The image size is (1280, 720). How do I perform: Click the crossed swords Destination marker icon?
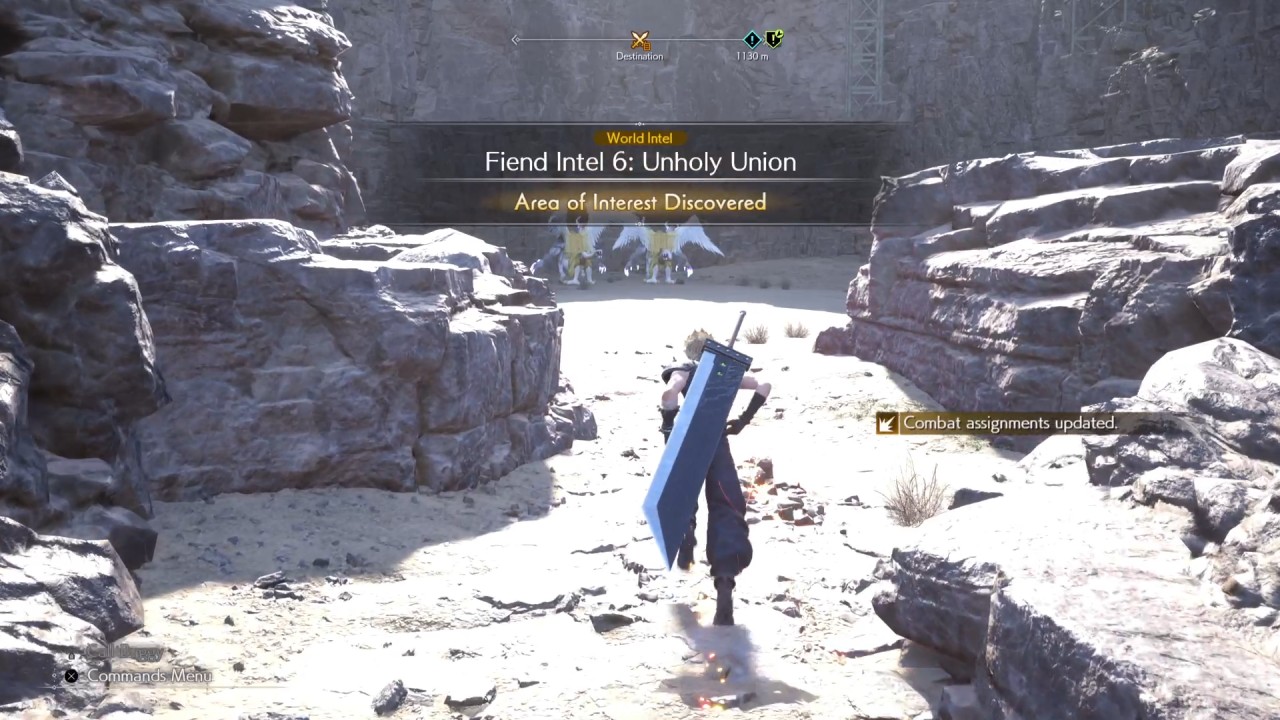640,38
